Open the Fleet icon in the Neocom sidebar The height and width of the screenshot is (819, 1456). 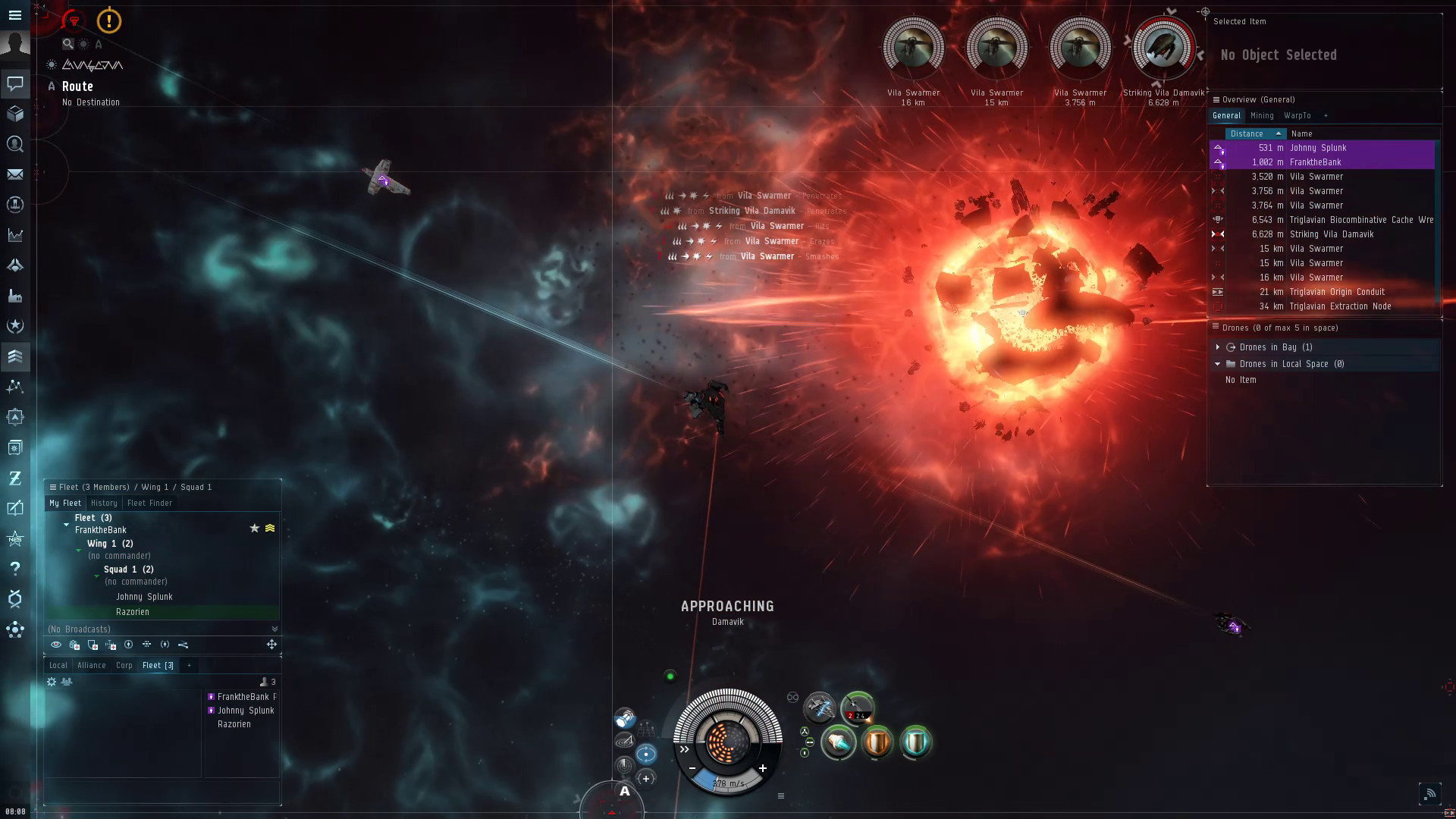[x=15, y=356]
